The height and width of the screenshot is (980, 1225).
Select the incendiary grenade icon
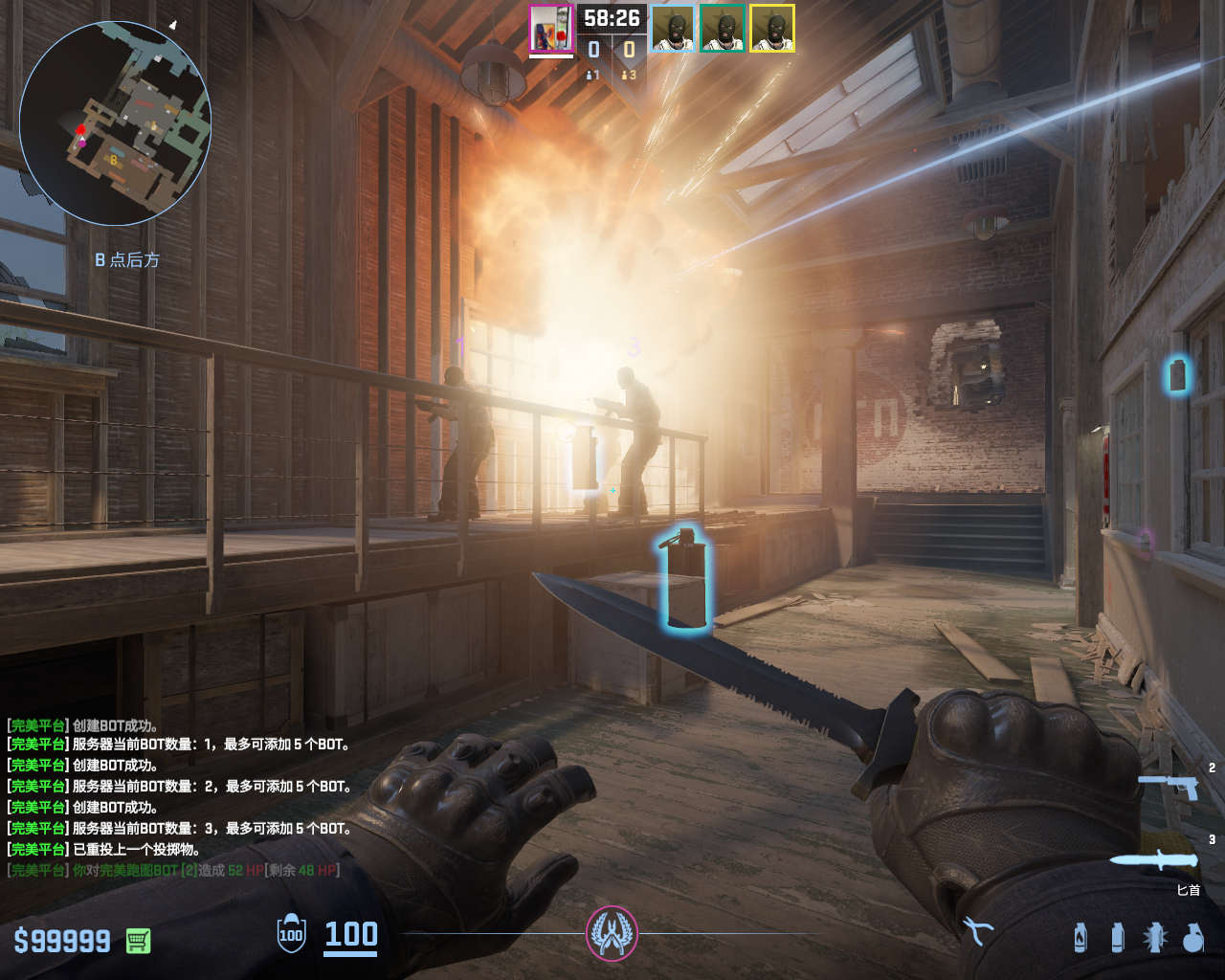(x=1080, y=938)
